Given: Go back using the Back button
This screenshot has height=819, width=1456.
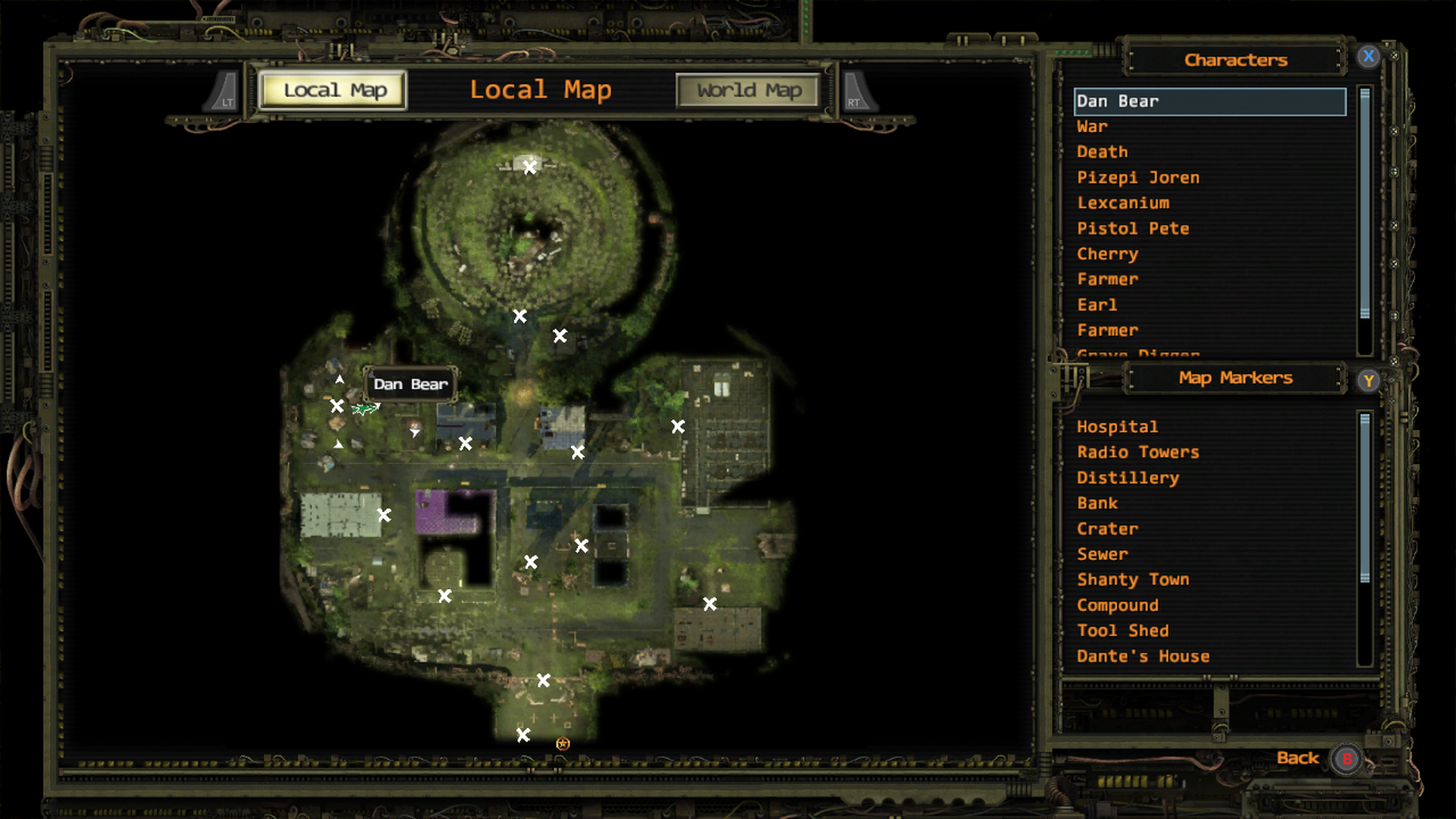Looking at the screenshot, I should pos(1298,758).
